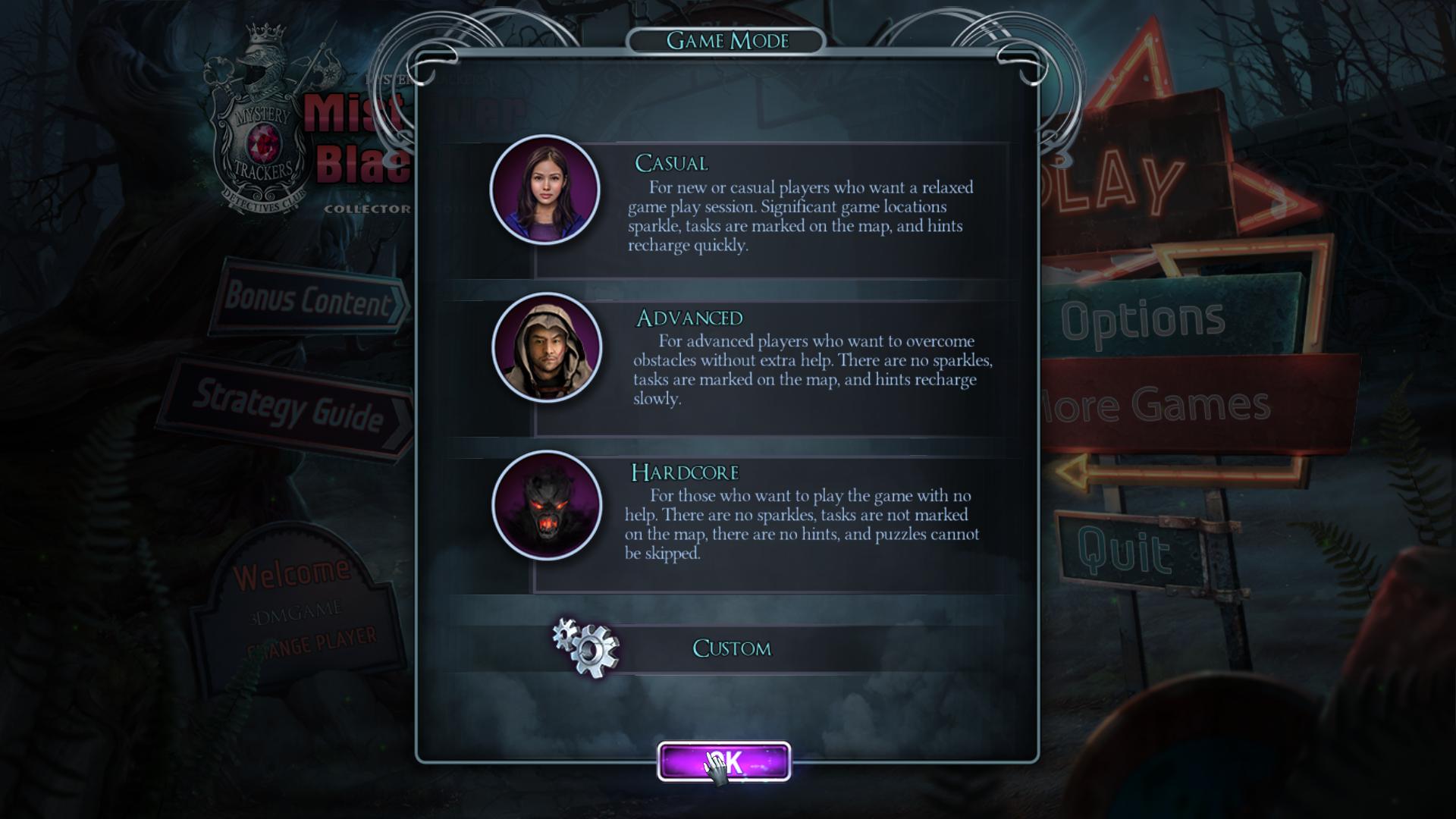The height and width of the screenshot is (819, 1456).
Task: Open the Options sign
Action: (x=1142, y=320)
